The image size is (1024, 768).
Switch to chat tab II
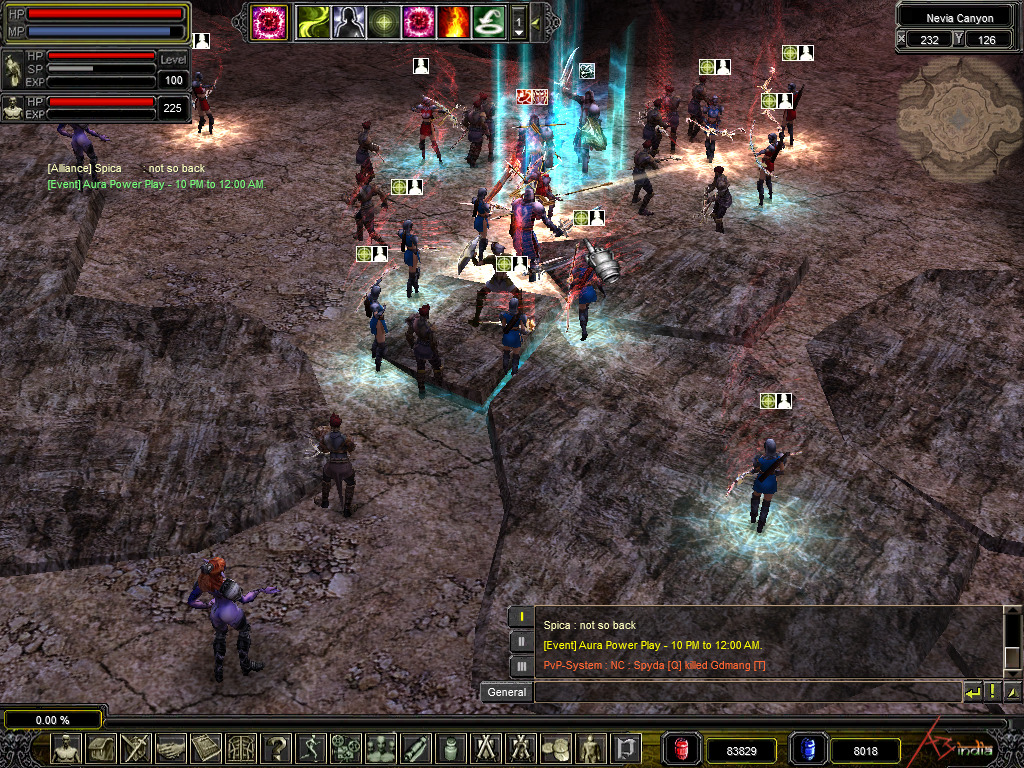[x=521, y=641]
